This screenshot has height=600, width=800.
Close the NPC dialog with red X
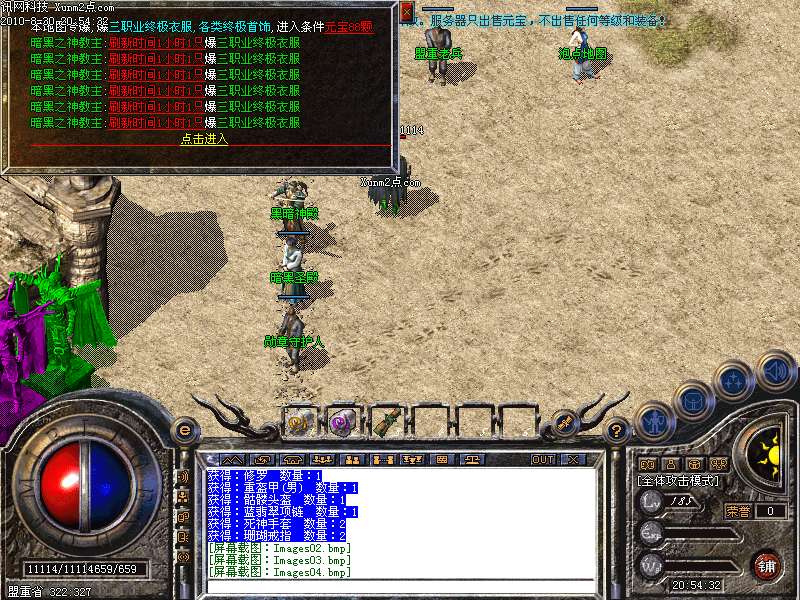pos(407,13)
